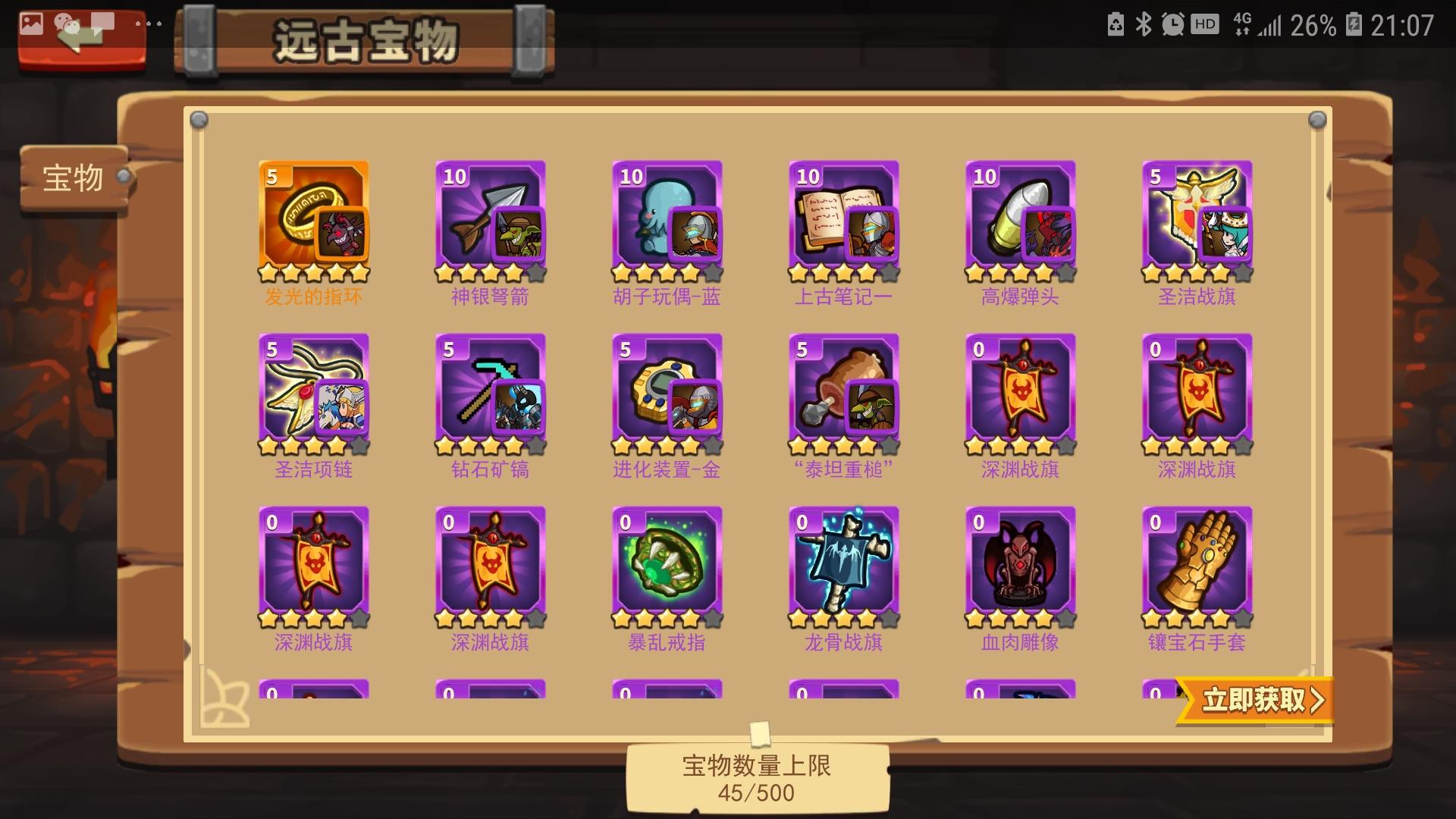View the 镶宝石手套 gauntlet treasure
Image resolution: width=1456 pixels, height=819 pixels.
click(1197, 565)
